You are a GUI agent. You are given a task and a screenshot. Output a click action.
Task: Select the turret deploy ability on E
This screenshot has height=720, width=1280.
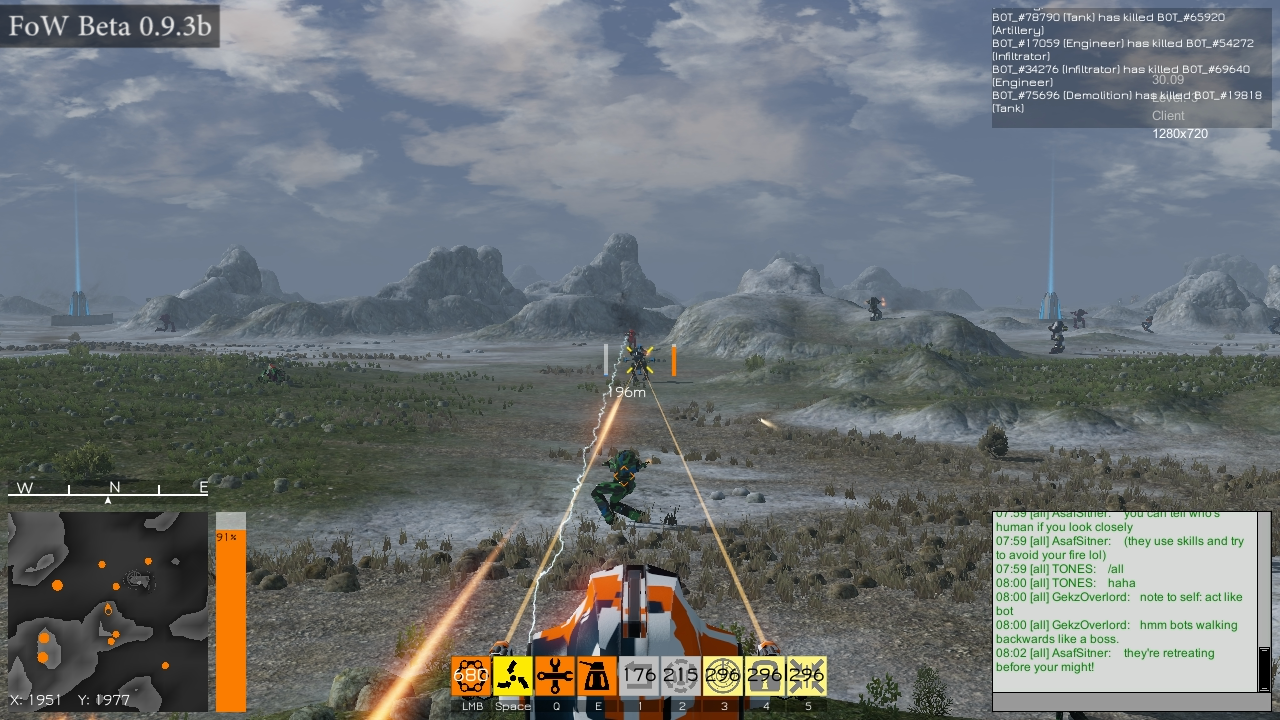pos(595,676)
